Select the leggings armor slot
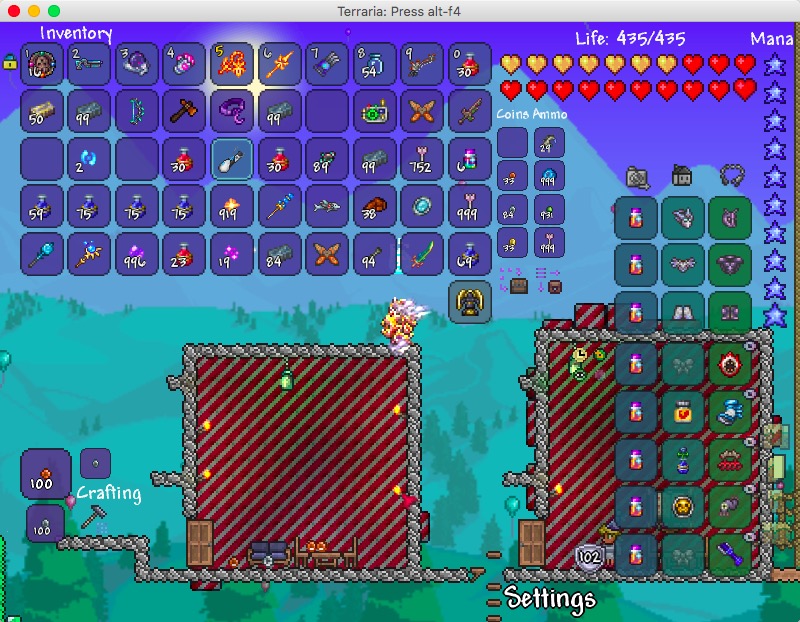The width and height of the screenshot is (800, 622). [x=731, y=312]
